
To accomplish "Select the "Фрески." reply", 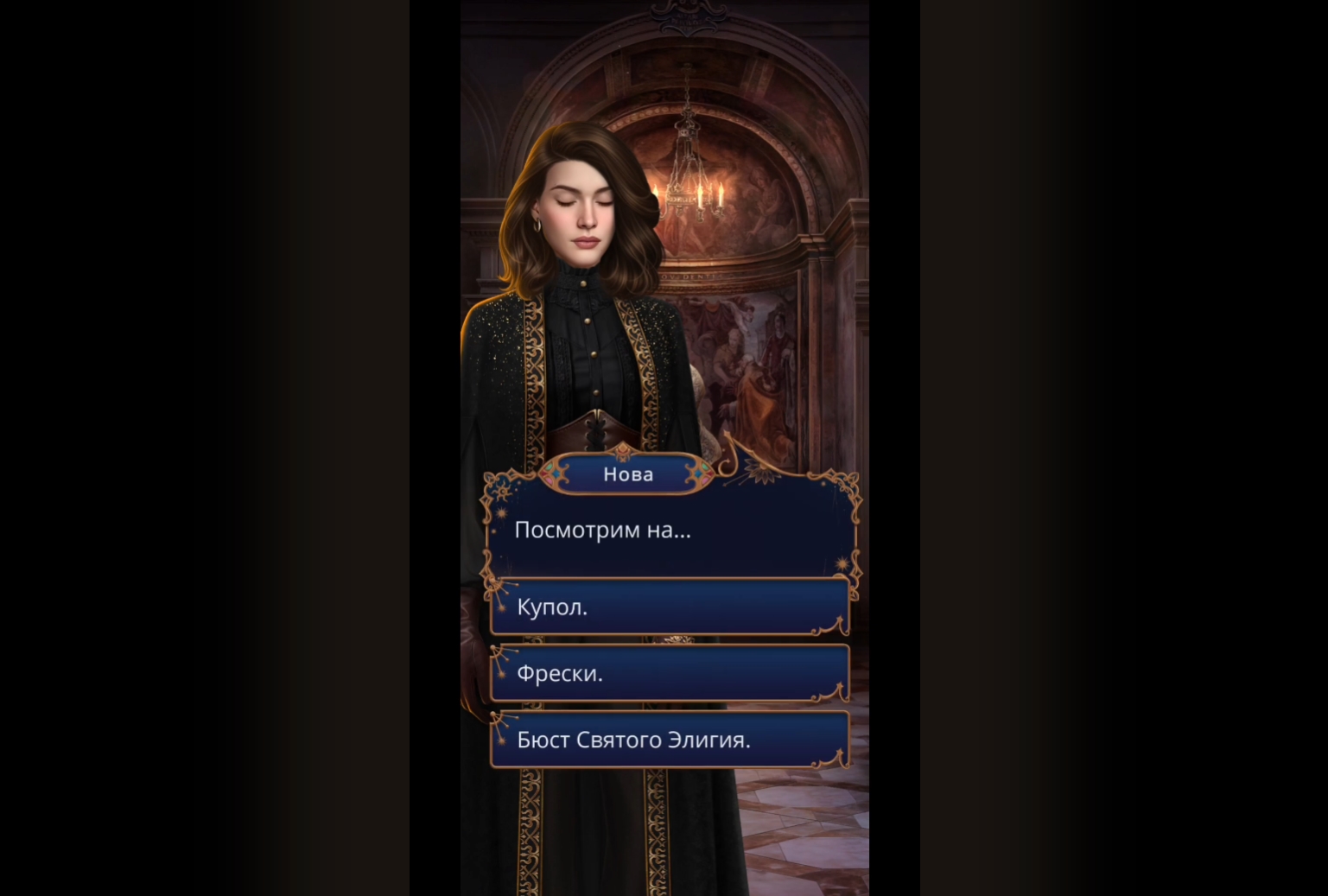I will point(670,673).
